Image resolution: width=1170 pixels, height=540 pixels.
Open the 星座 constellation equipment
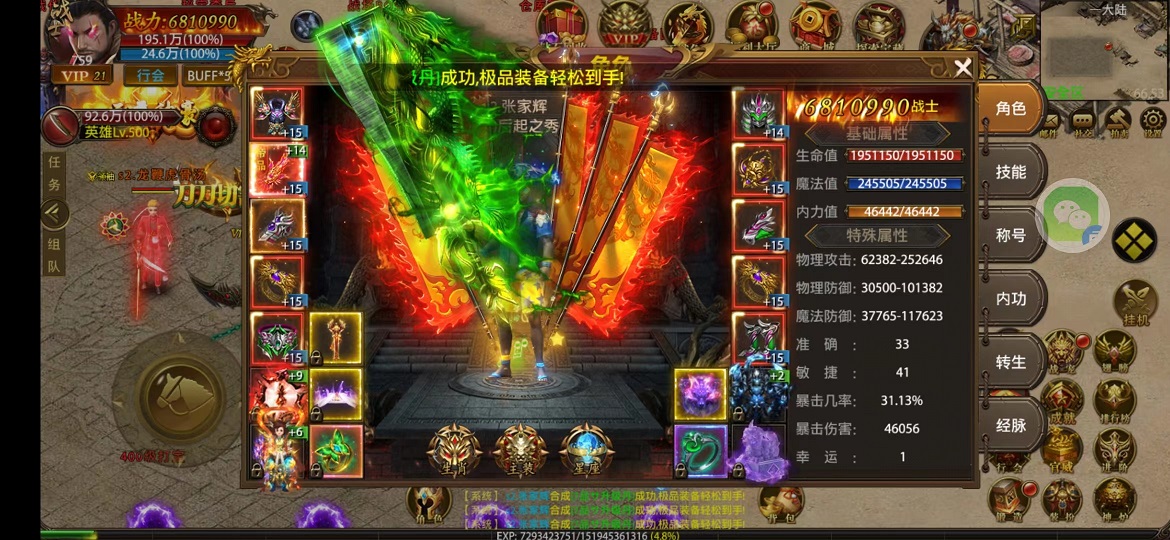pos(587,452)
